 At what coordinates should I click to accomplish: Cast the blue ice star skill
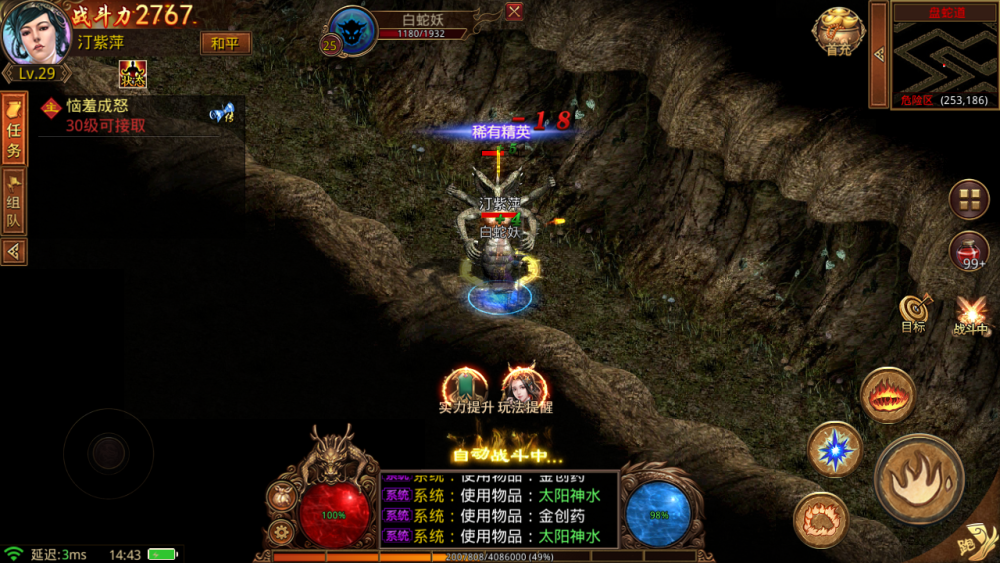pyautogui.click(x=834, y=449)
